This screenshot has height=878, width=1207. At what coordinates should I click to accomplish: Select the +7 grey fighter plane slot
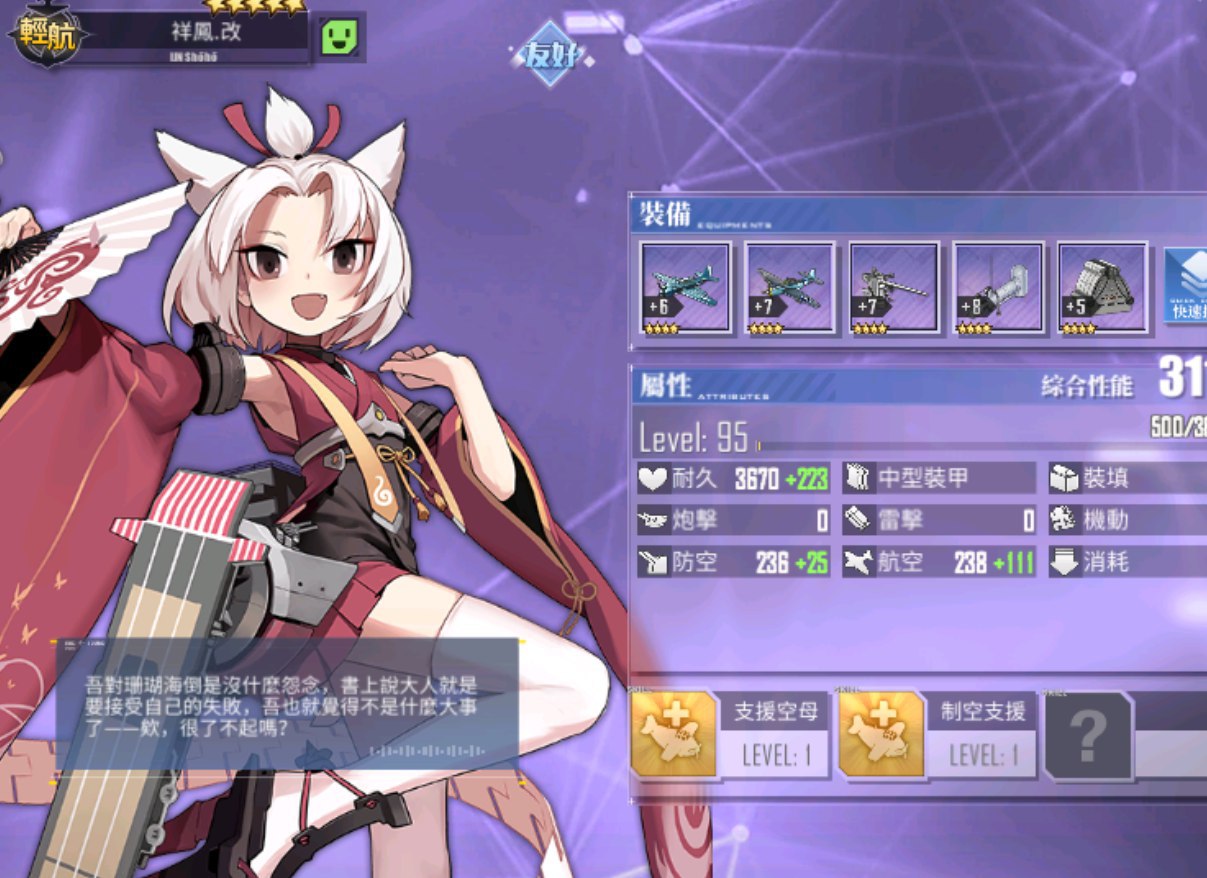789,287
